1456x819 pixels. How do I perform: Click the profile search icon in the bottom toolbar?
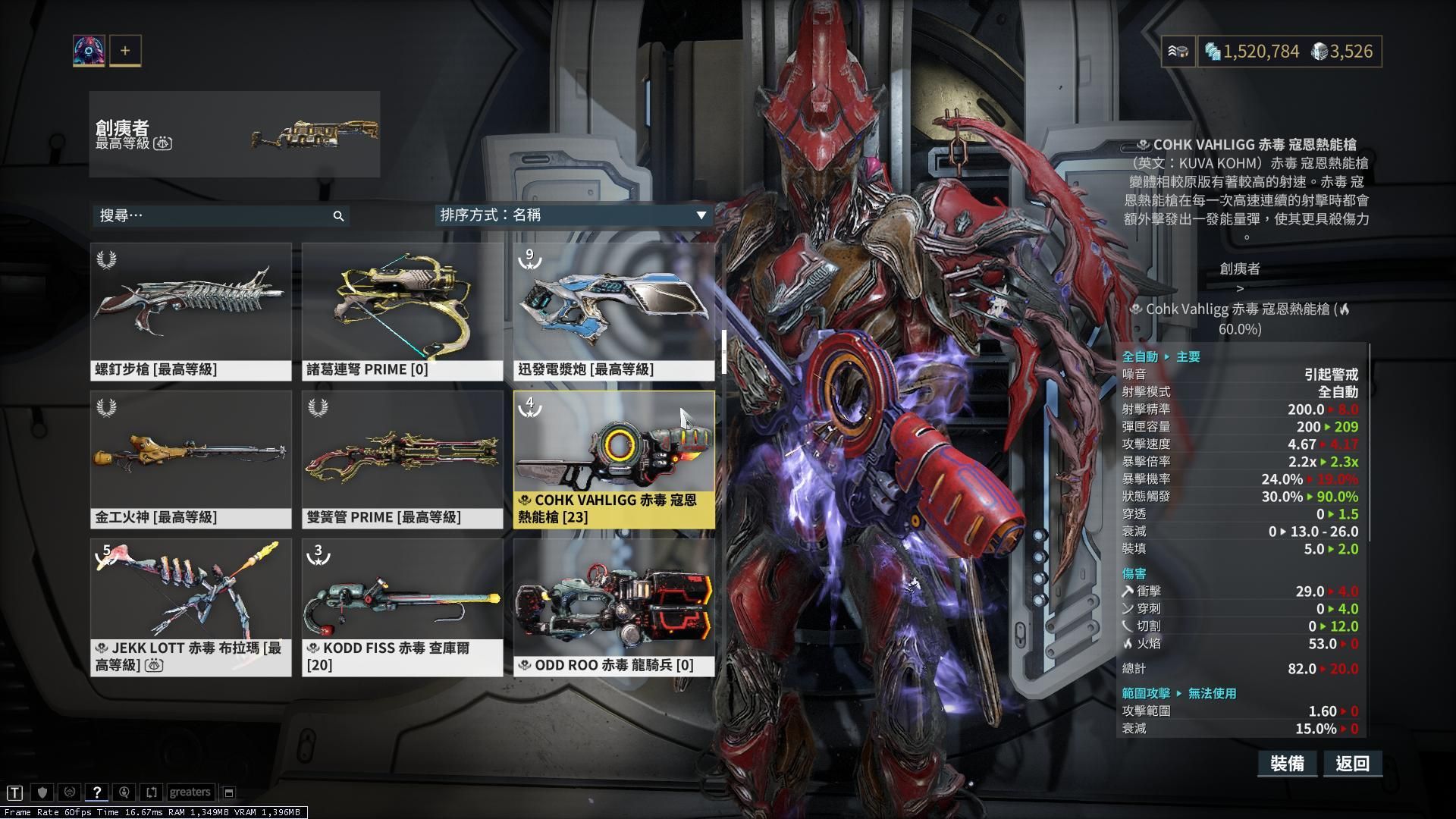coord(124,792)
